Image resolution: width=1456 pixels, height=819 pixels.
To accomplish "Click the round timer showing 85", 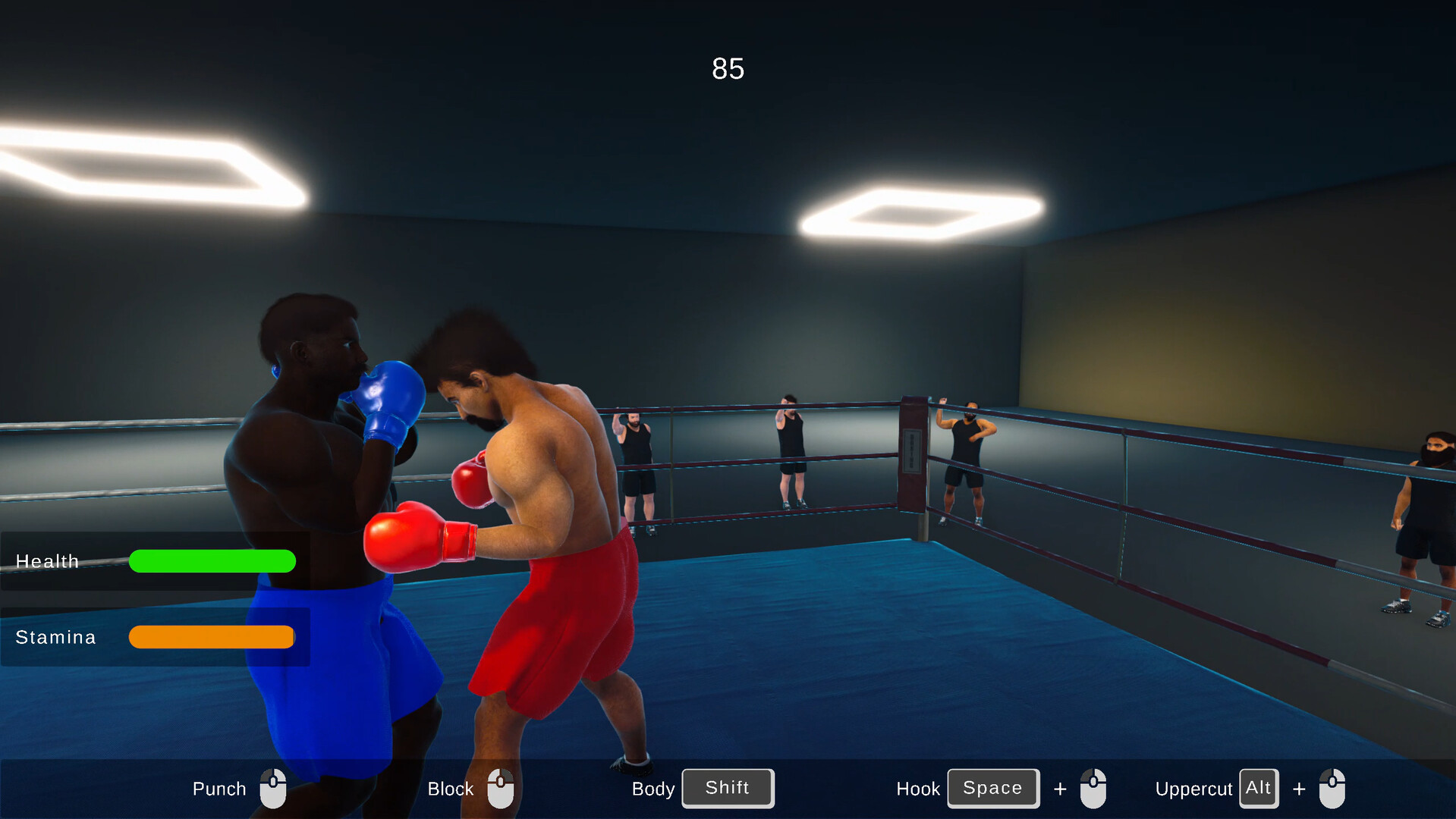I will (x=728, y=68).
